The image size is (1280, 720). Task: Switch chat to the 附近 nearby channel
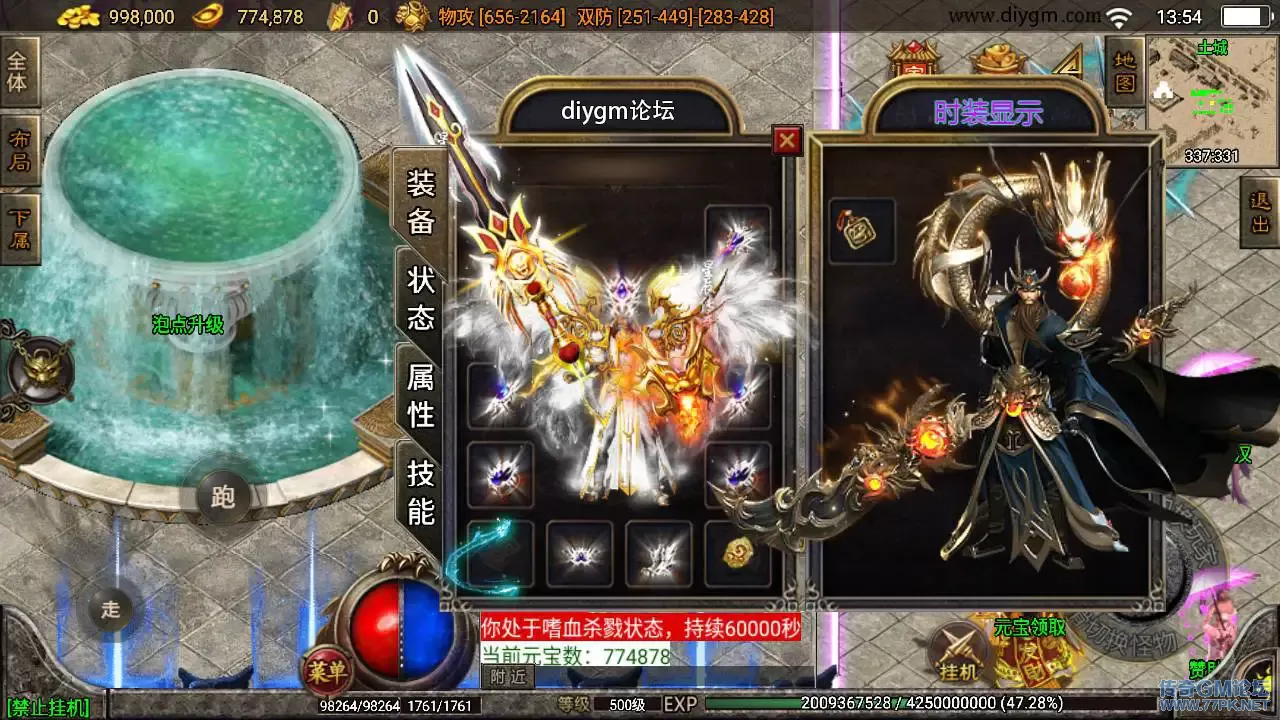pyautogui.click(x=508, y=676)
